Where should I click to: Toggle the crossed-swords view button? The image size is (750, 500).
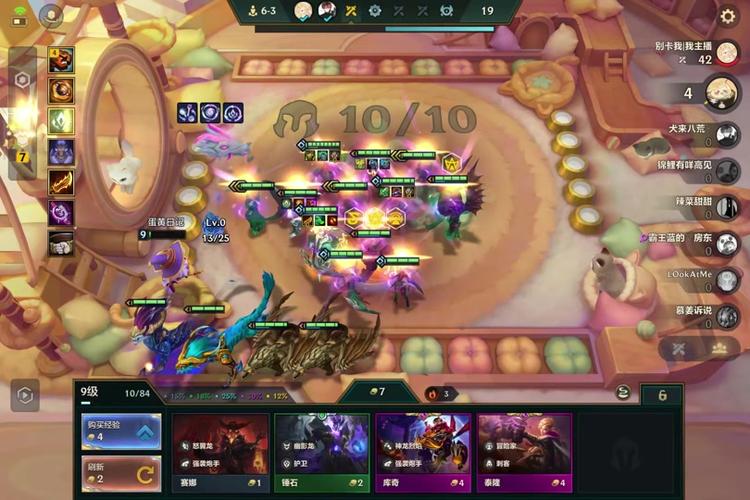[x=675, y=349]
